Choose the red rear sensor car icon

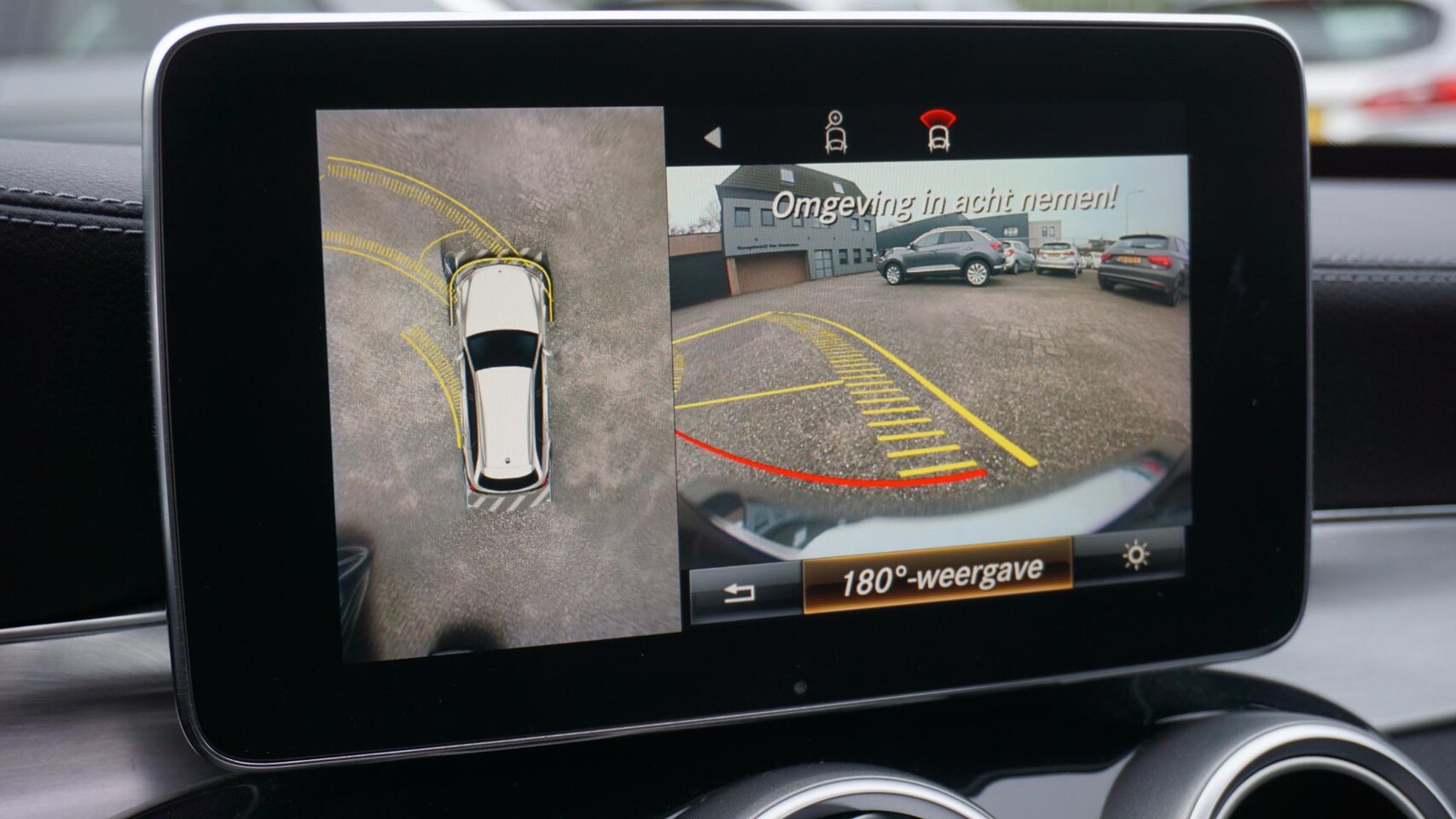pos(937,132)
